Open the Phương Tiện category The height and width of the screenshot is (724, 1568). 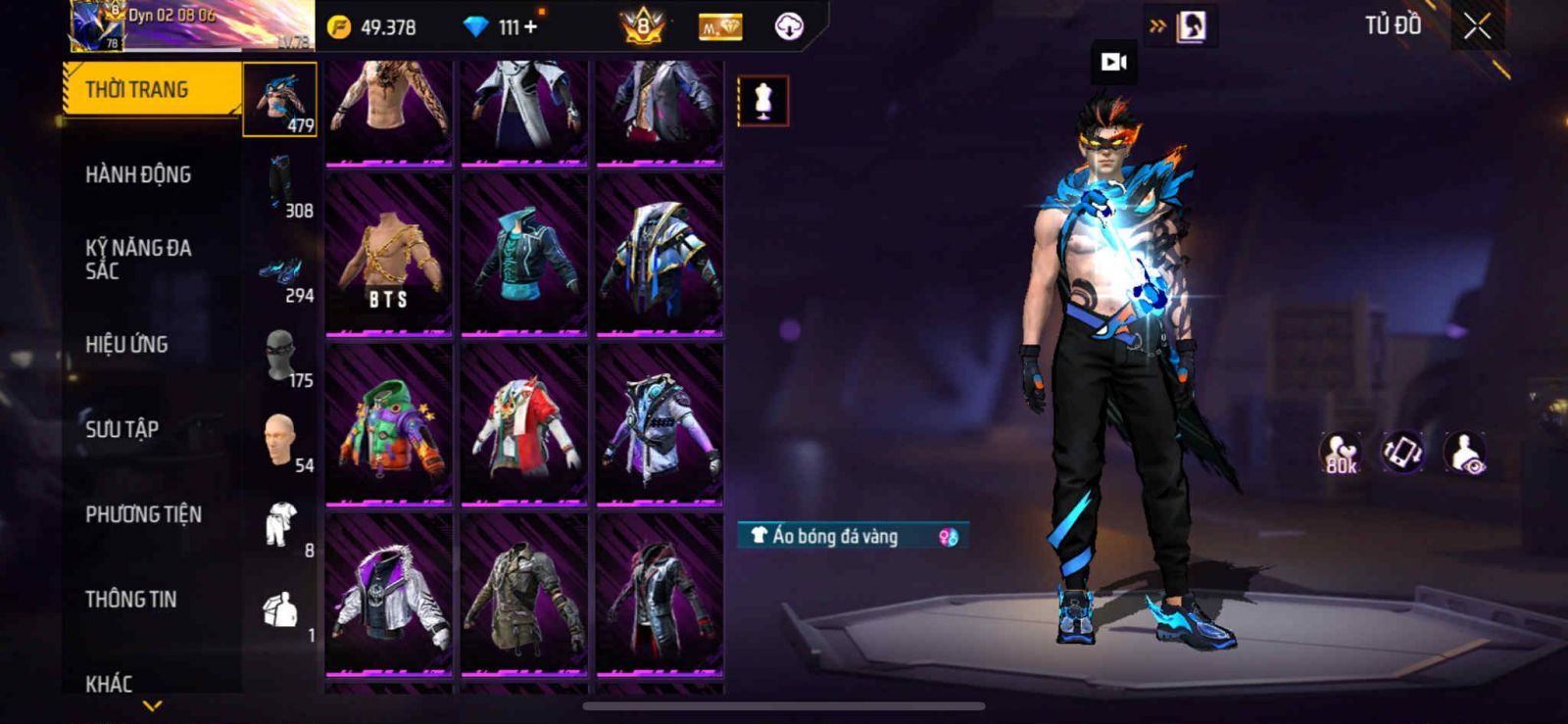[143, 514]
